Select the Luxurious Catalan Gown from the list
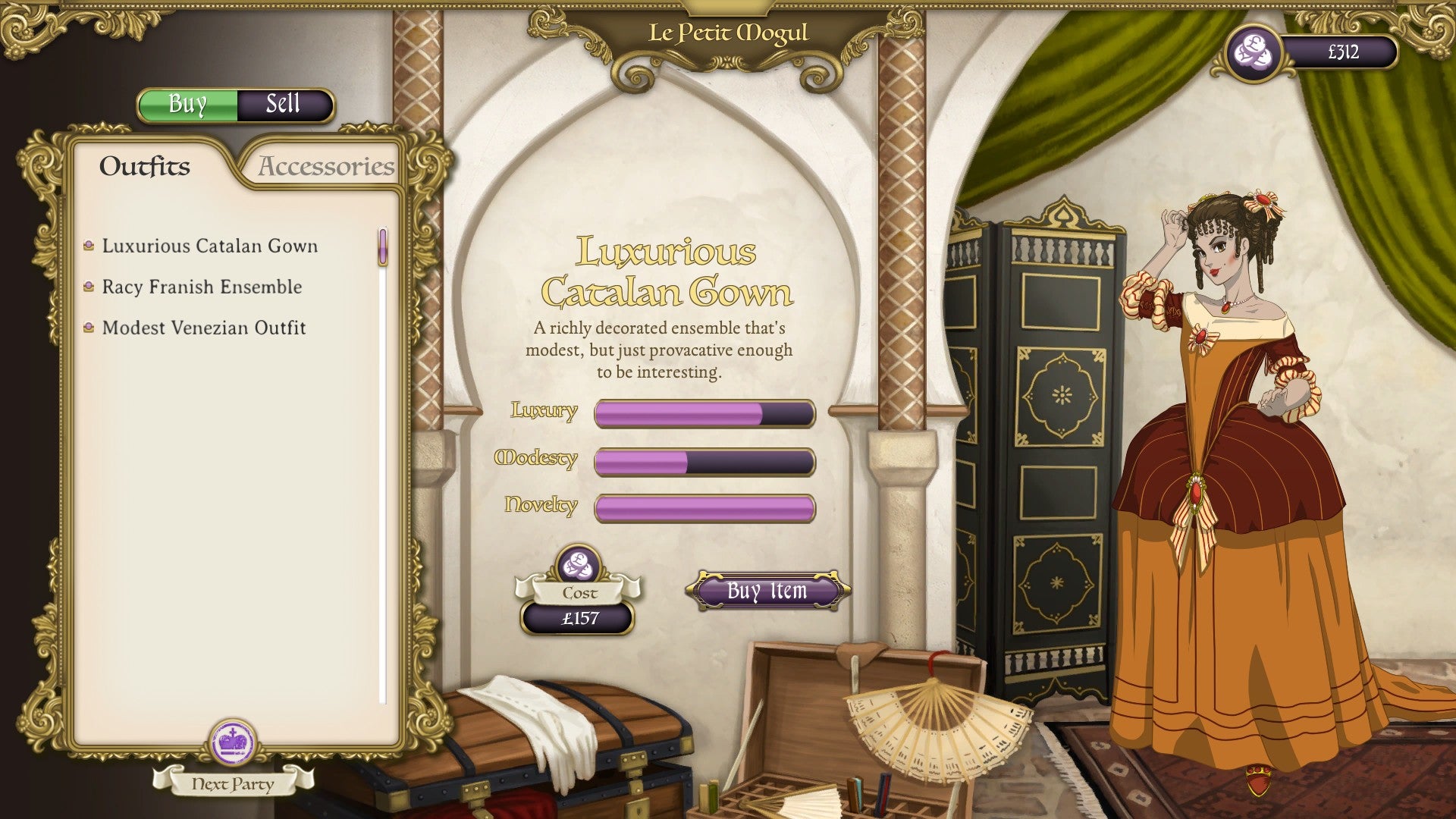The image size is (1456, 819). click(210, 245)
